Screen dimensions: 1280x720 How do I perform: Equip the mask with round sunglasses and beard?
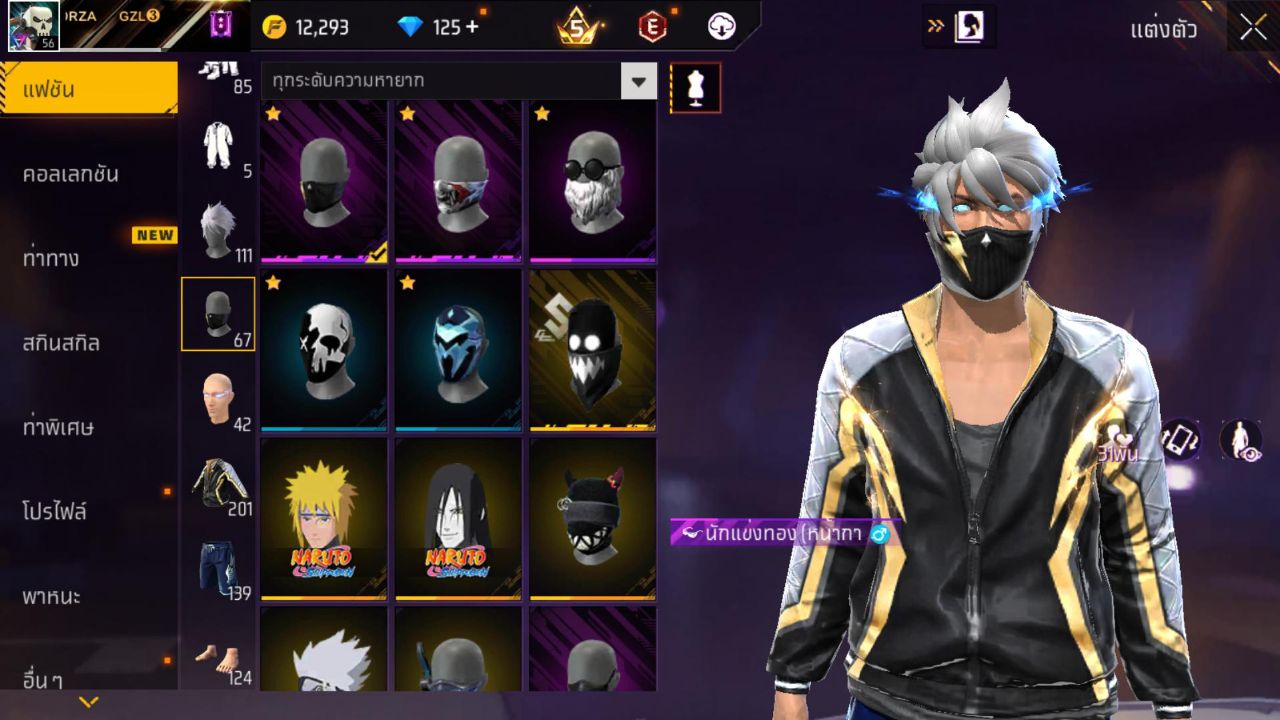tap(592, 181)
